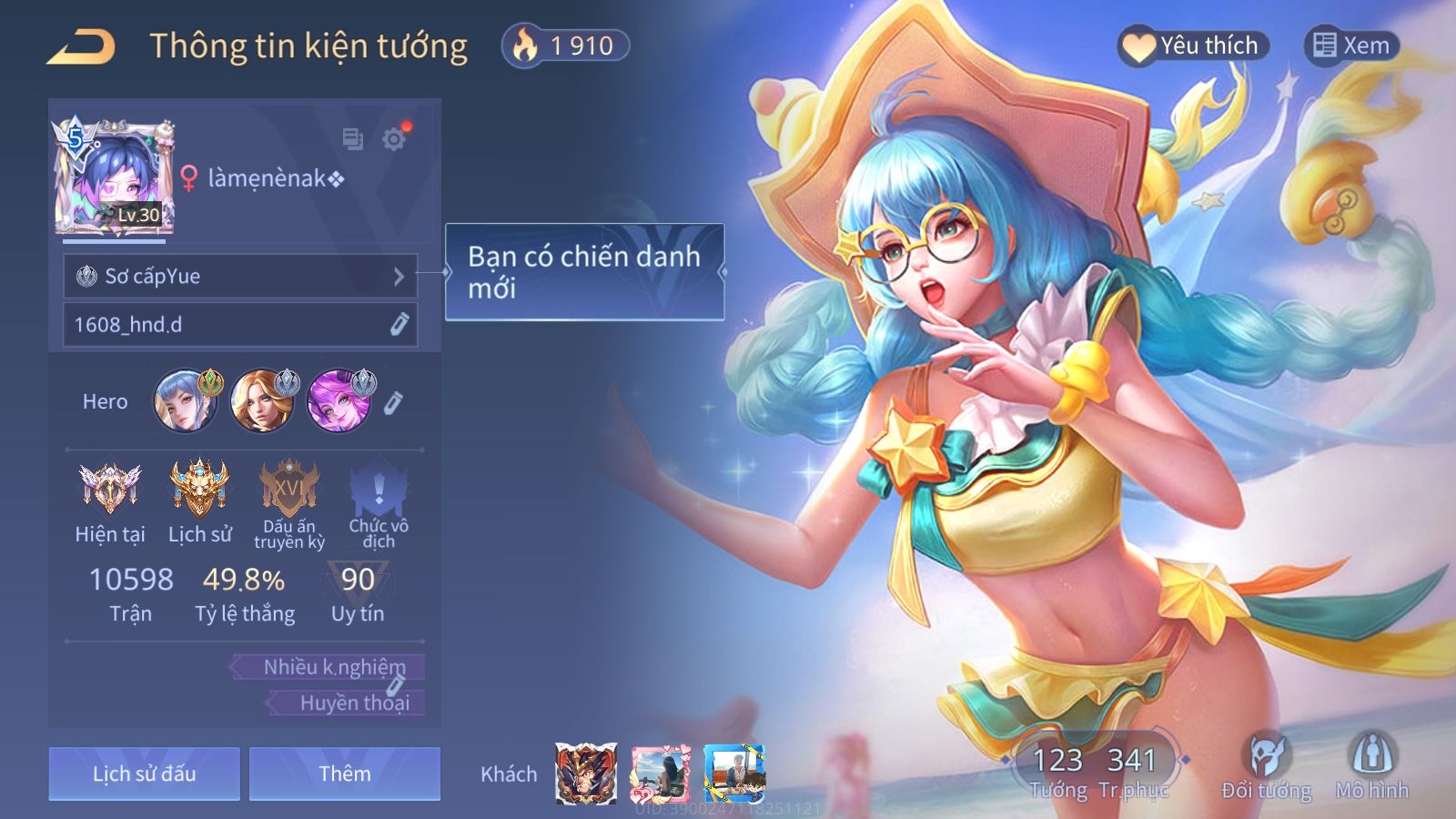The width and height of the screenshot is (1456, 819).
Task: Open the Uy tín credibility score
Action: [358, 591]
